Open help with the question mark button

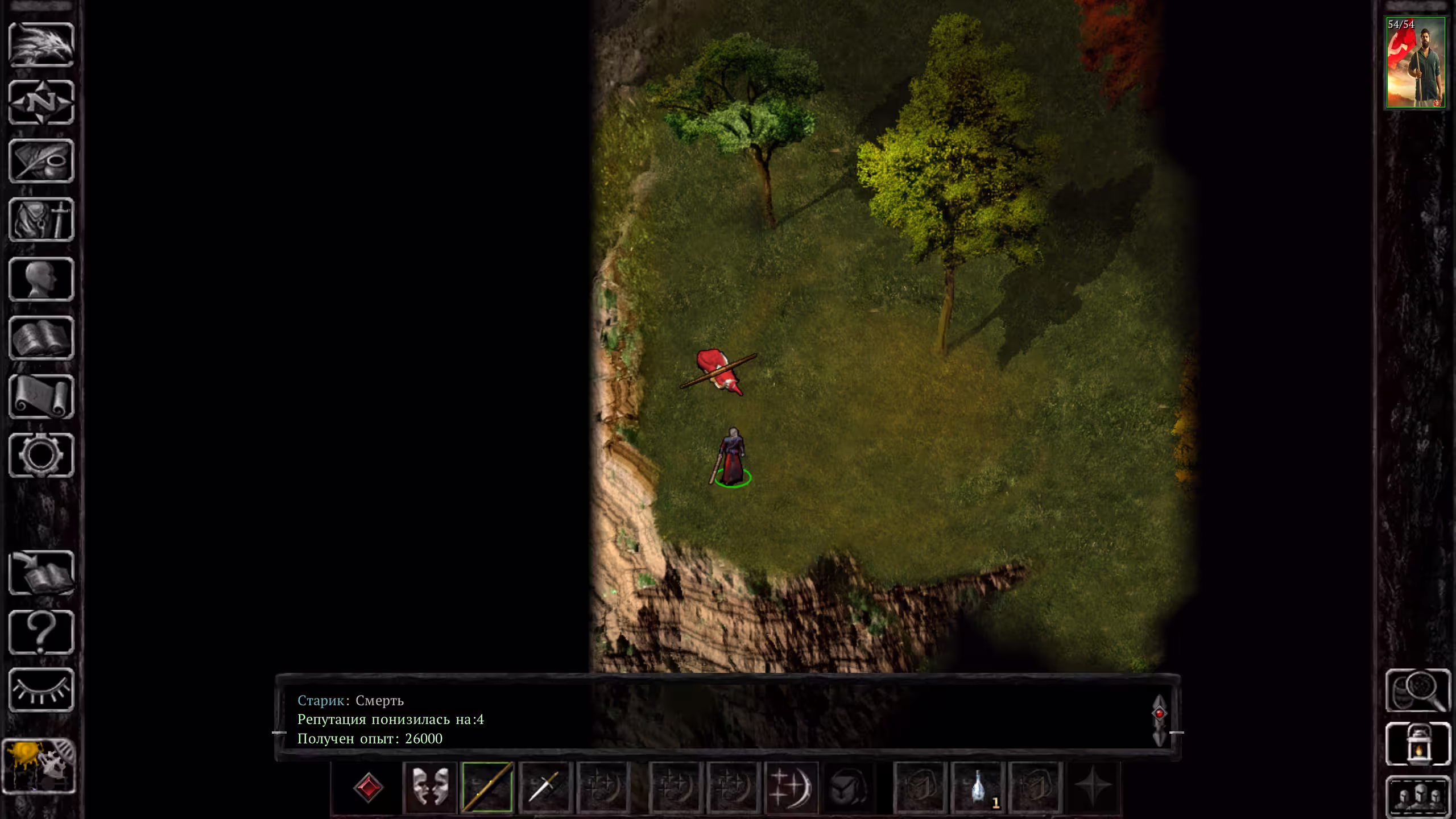pos(42,632)
